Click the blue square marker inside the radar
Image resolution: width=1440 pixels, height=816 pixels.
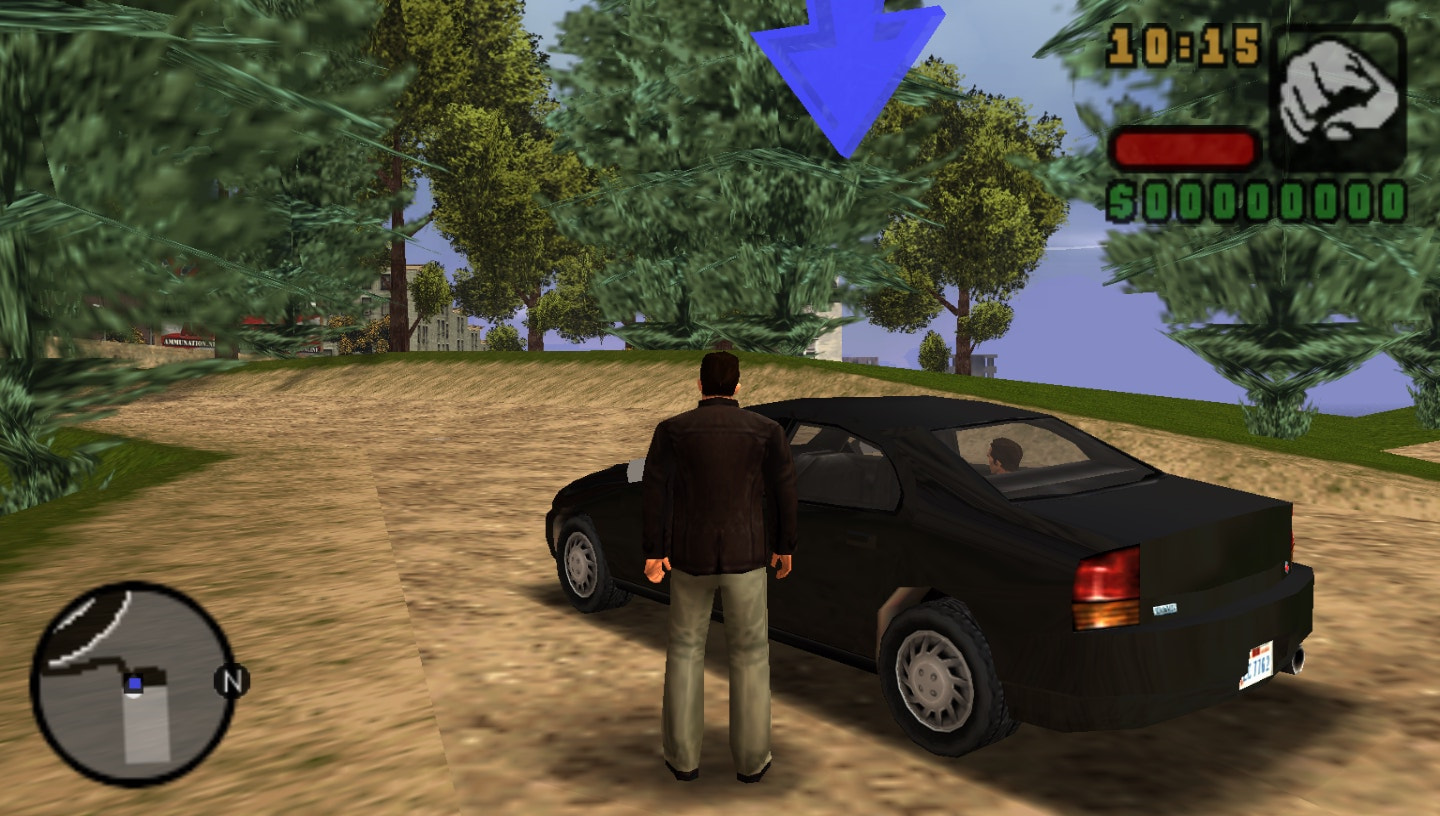point(134,683)
